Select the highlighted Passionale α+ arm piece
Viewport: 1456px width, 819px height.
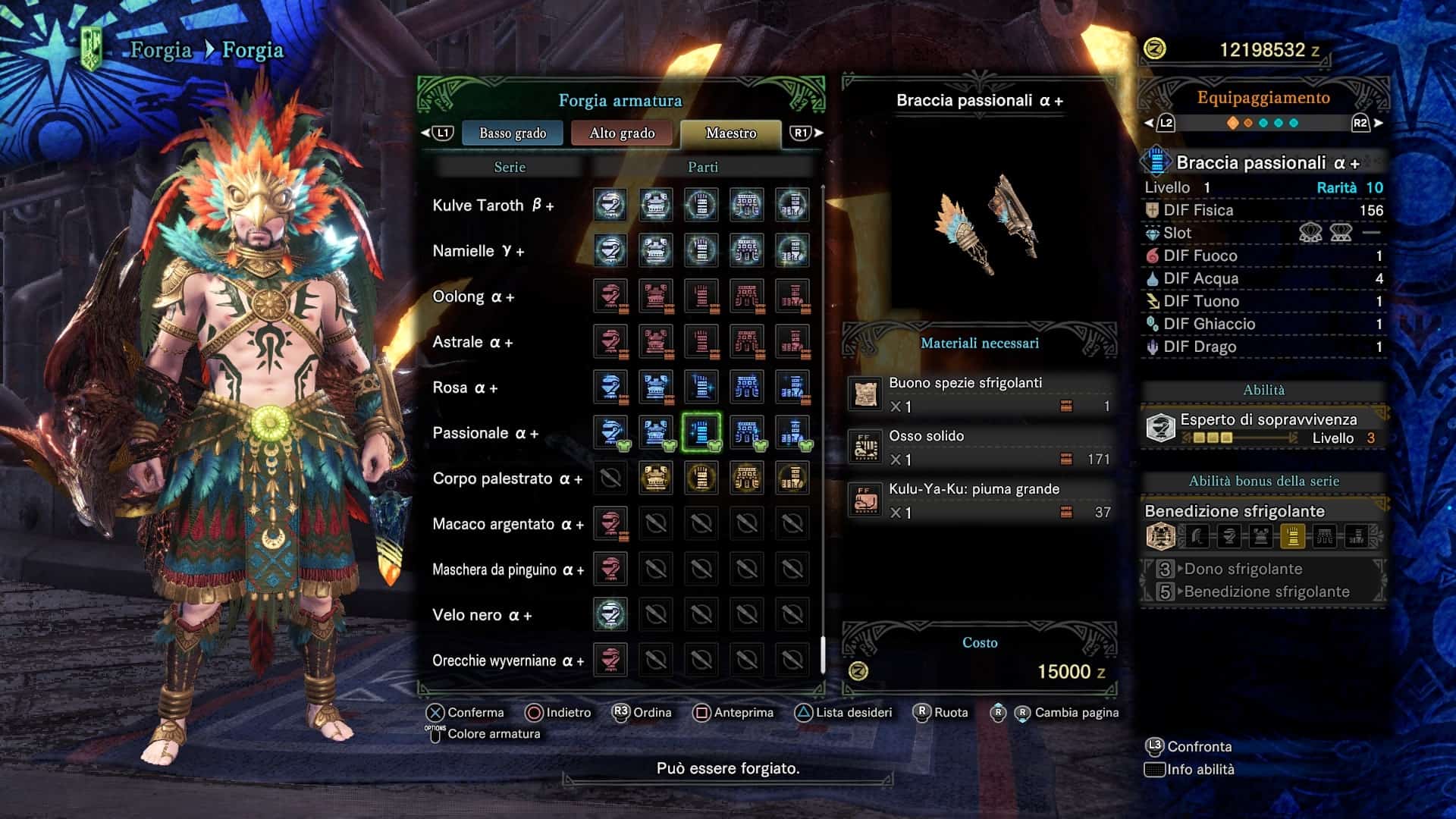(701, 432)
